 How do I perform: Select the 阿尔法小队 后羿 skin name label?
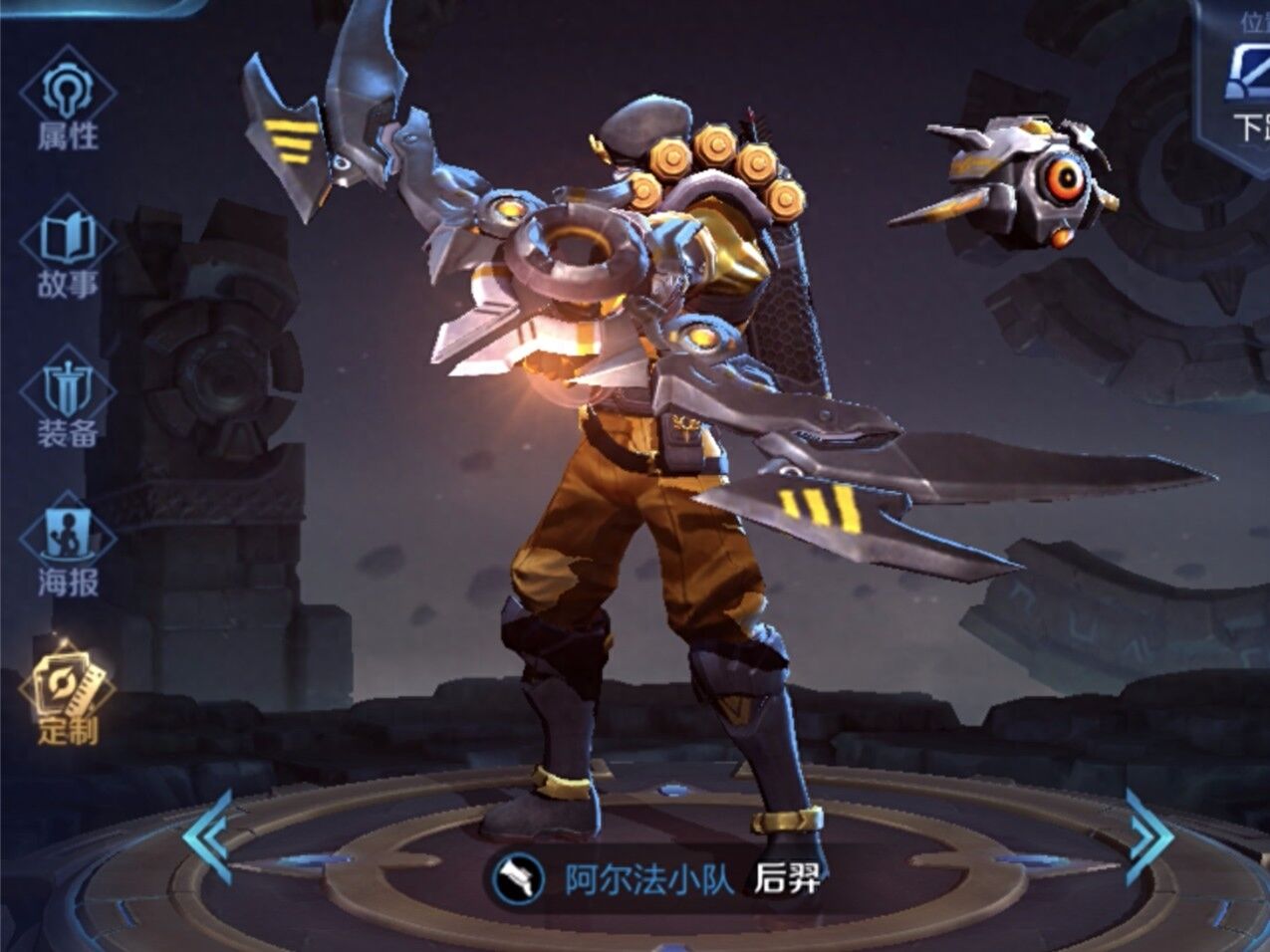coord(657,878)
